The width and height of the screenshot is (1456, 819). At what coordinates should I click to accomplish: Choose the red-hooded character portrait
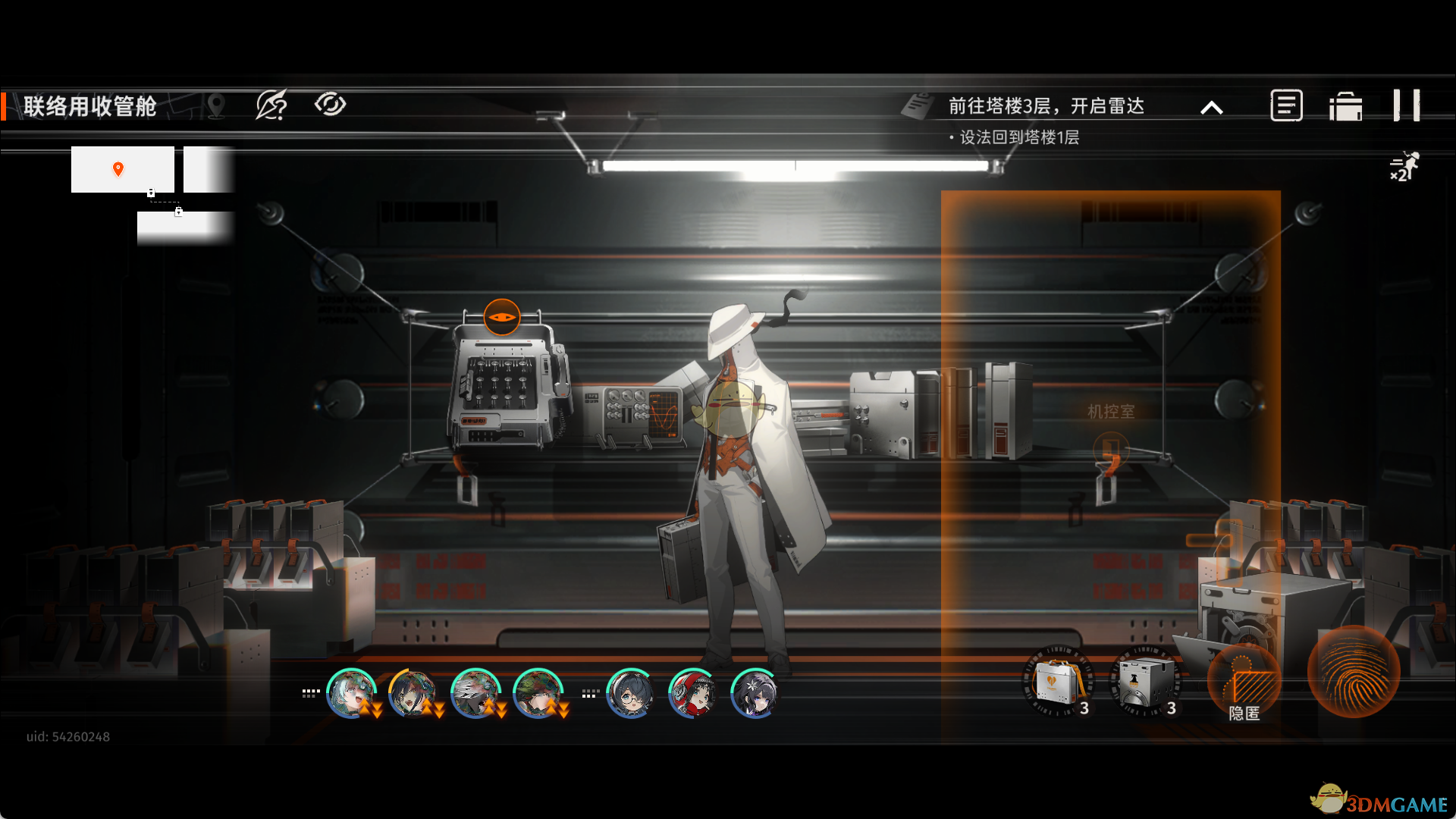click(692, 693)
